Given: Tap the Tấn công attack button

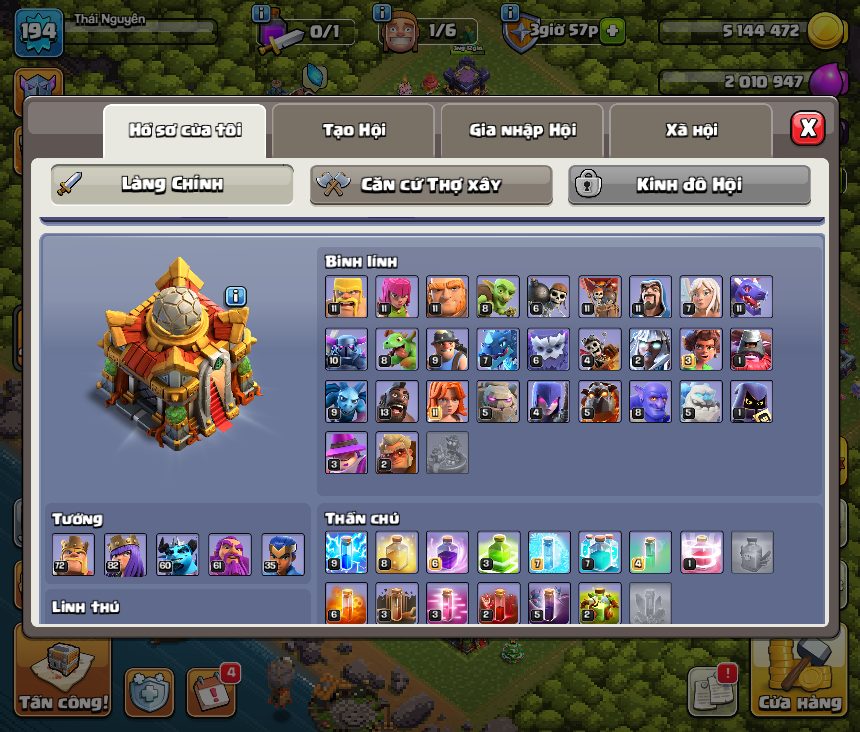Looking at the screenshot, I should tap(63, 676).
